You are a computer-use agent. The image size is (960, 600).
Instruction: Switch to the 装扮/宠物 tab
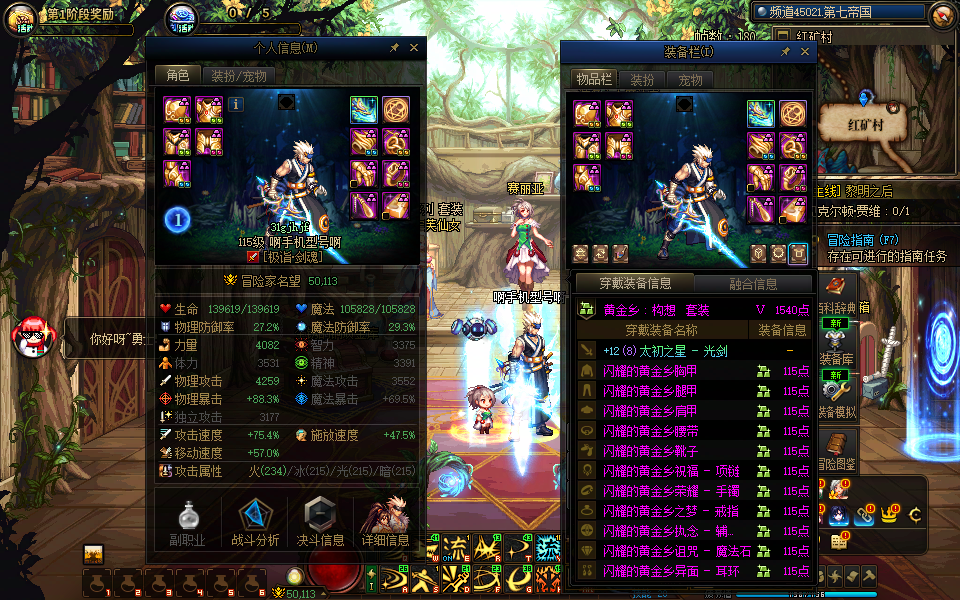[236, 75]
